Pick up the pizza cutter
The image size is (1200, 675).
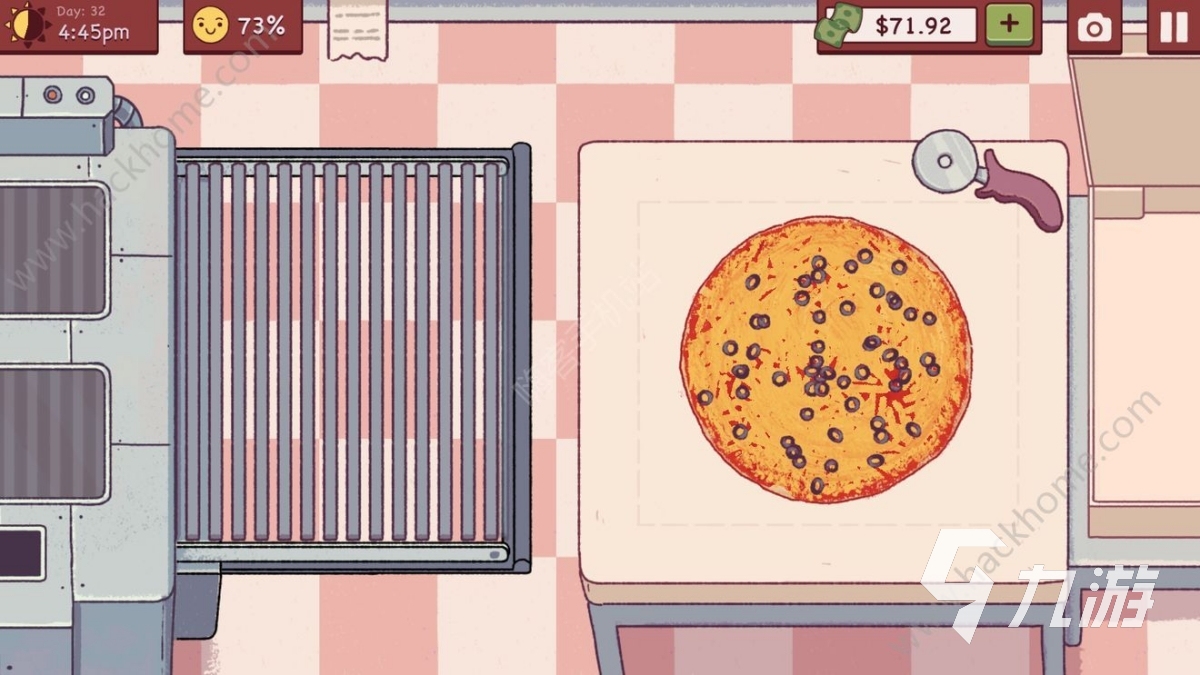pos(985,175)
